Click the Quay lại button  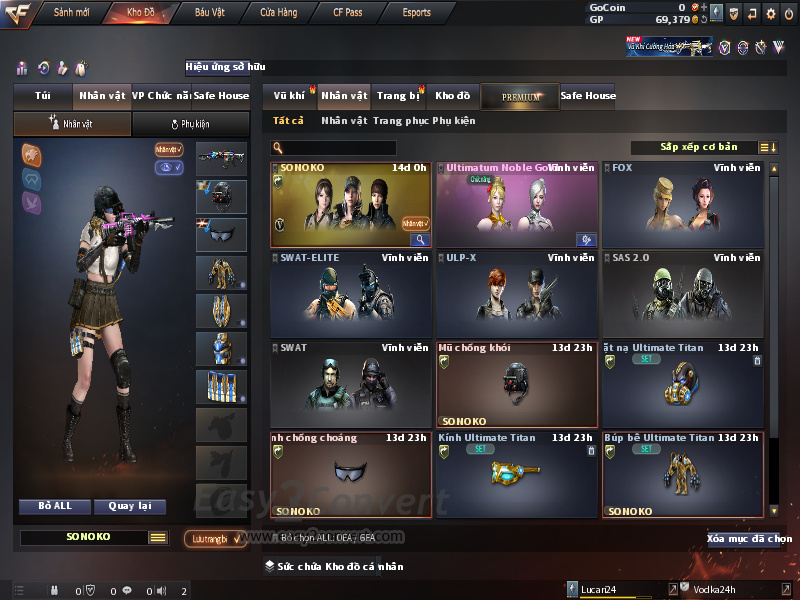(129, 506)
